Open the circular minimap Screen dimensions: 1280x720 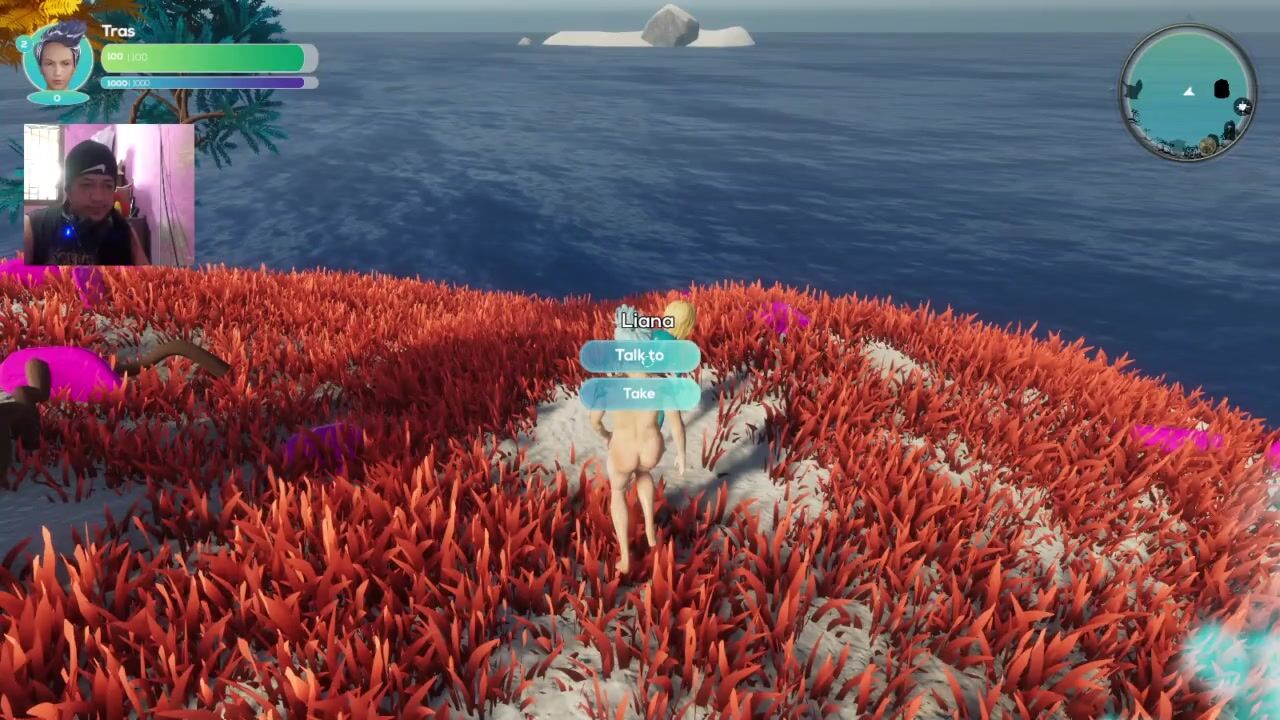(x=1187, y=93)
